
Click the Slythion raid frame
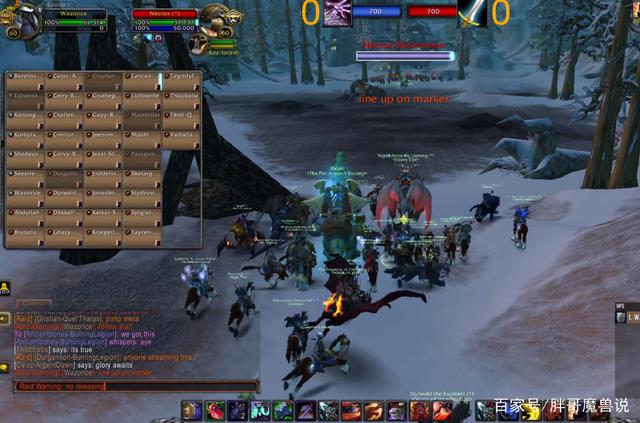pos(143,196)
